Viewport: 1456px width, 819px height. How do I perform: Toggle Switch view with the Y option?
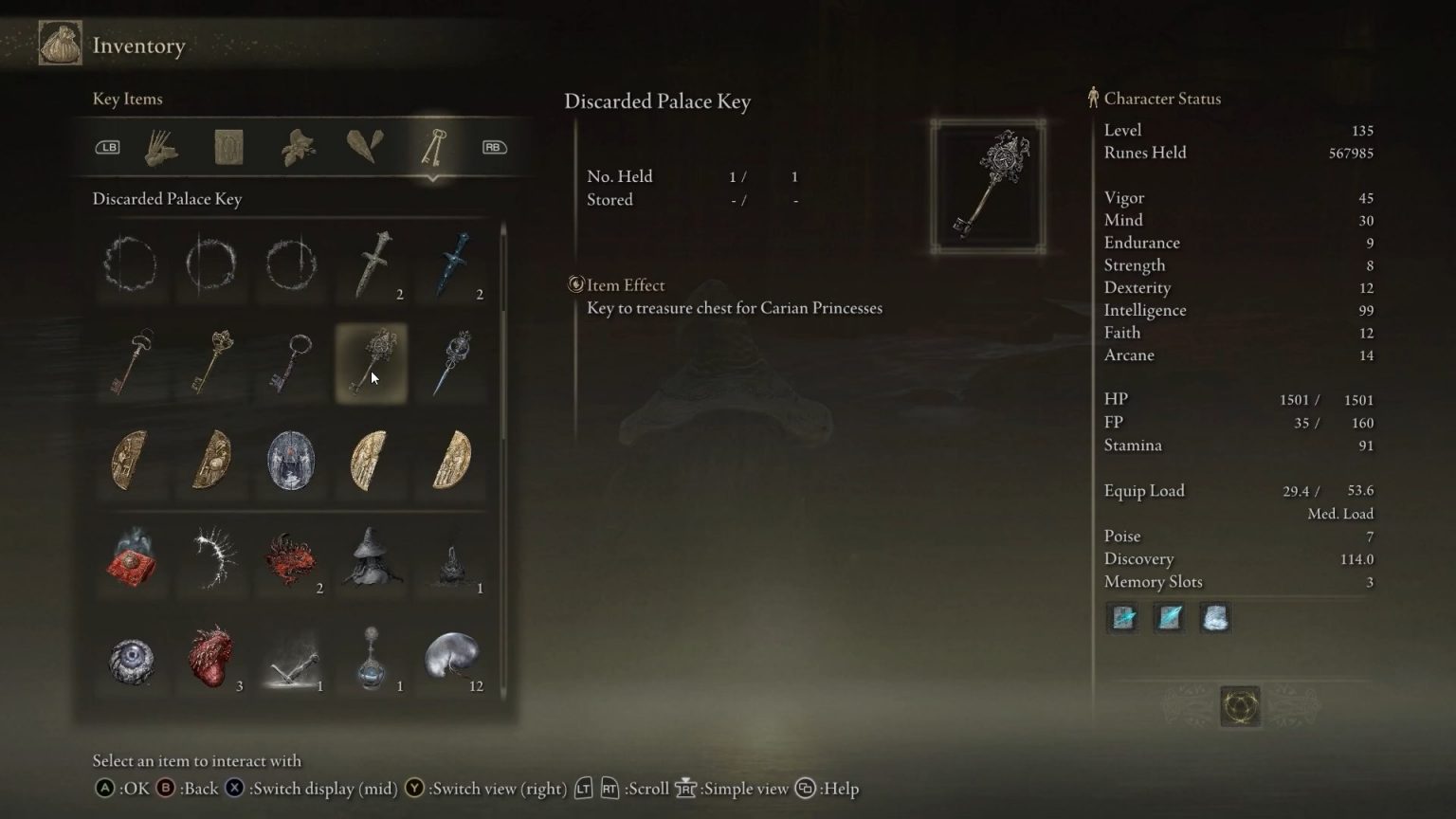tap(415, 788)
